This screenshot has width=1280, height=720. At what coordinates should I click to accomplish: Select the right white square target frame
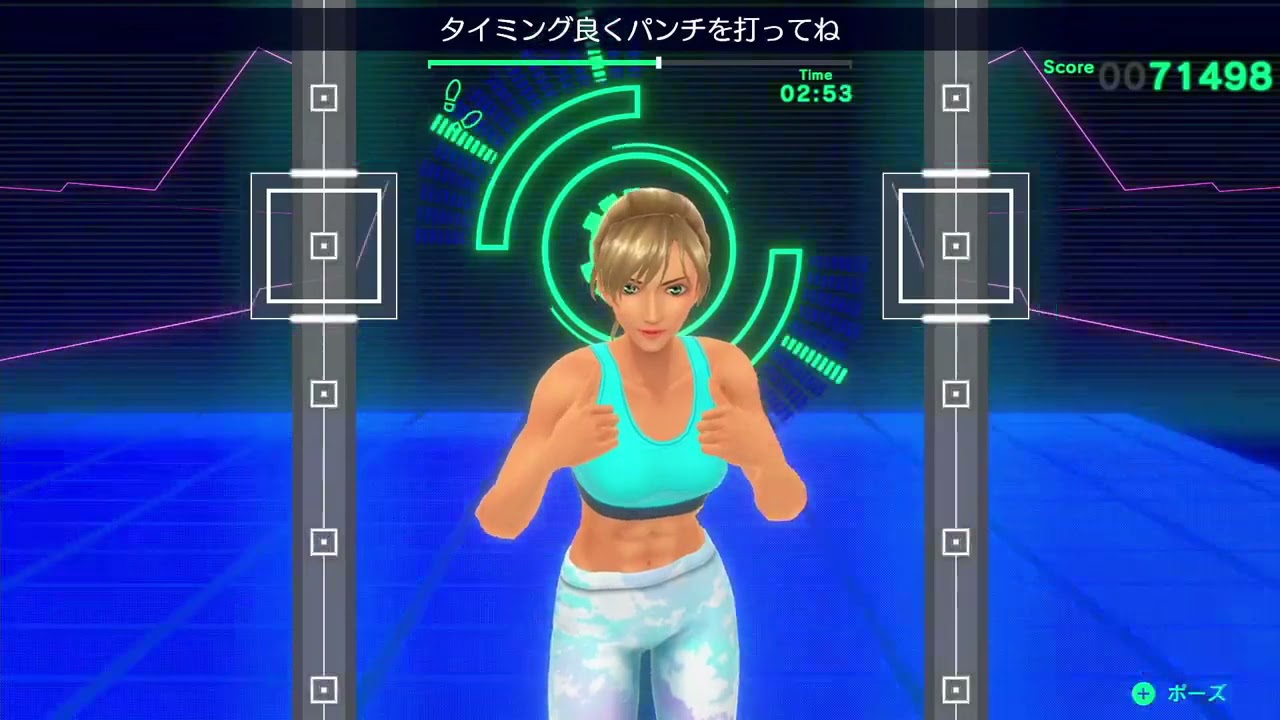[x=954, y=244]
